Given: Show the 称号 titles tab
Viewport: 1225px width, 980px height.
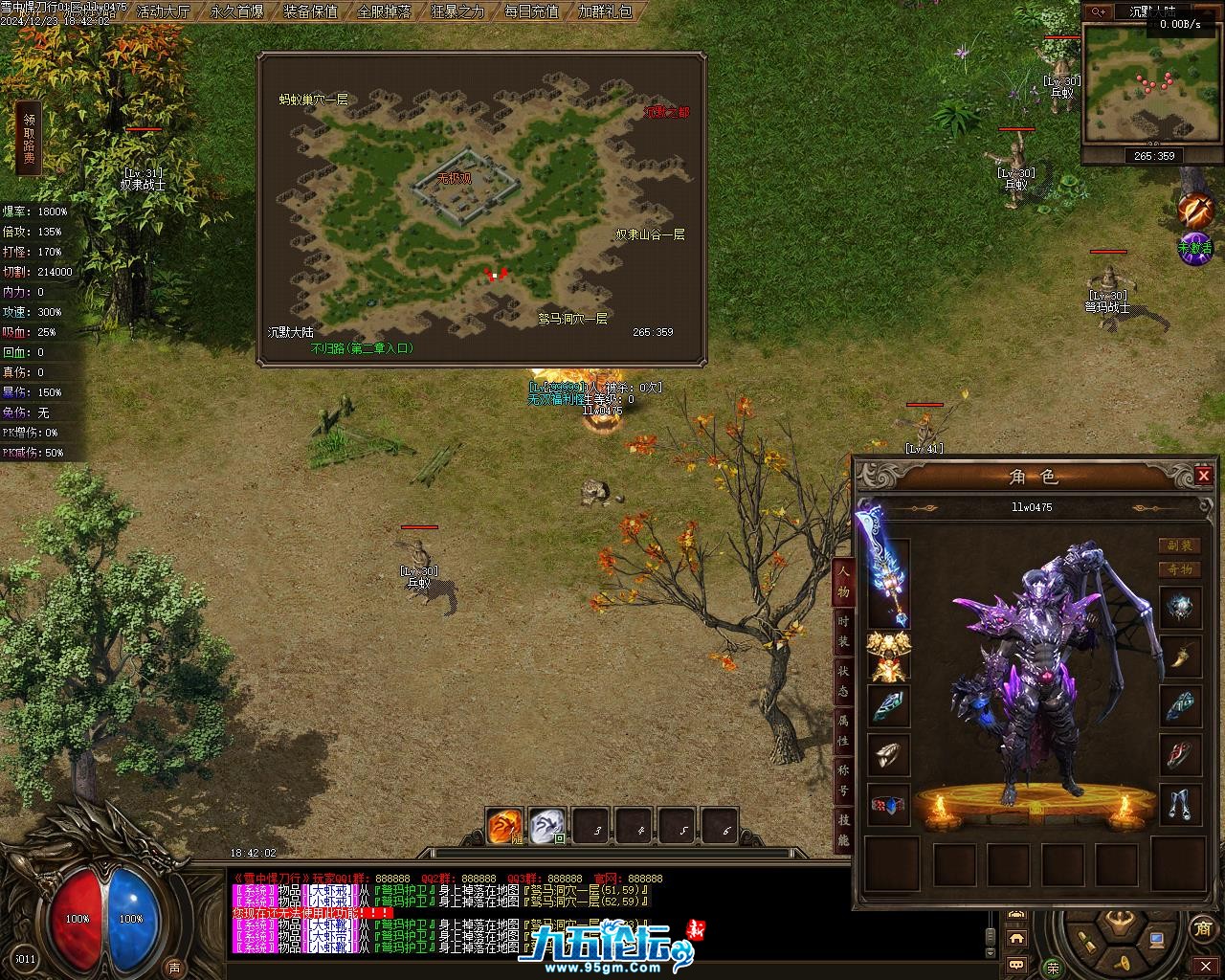Looking at the screenshot, I should [843, 785].
